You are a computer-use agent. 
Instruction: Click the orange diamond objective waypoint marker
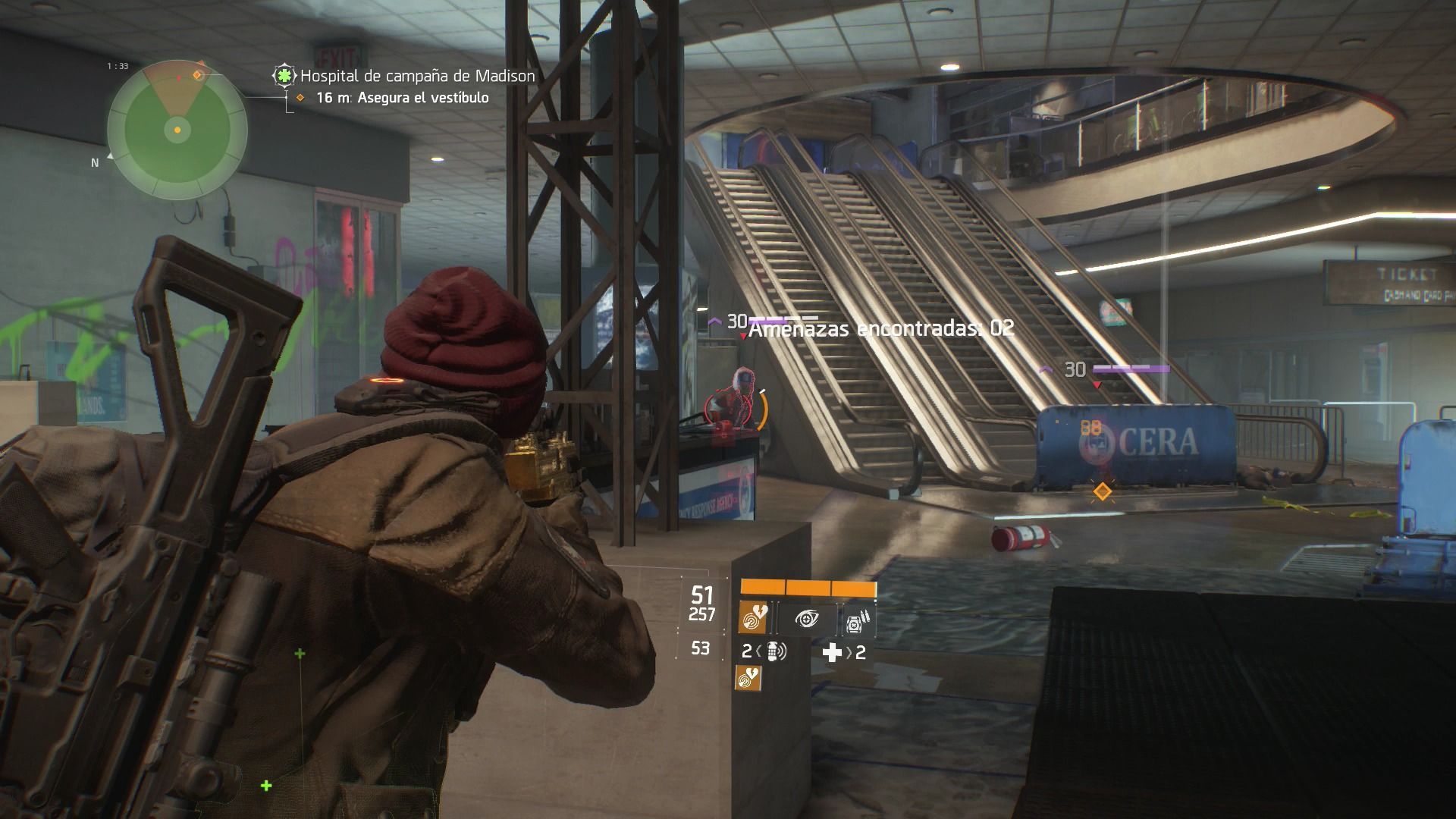tap(1102, 492)
